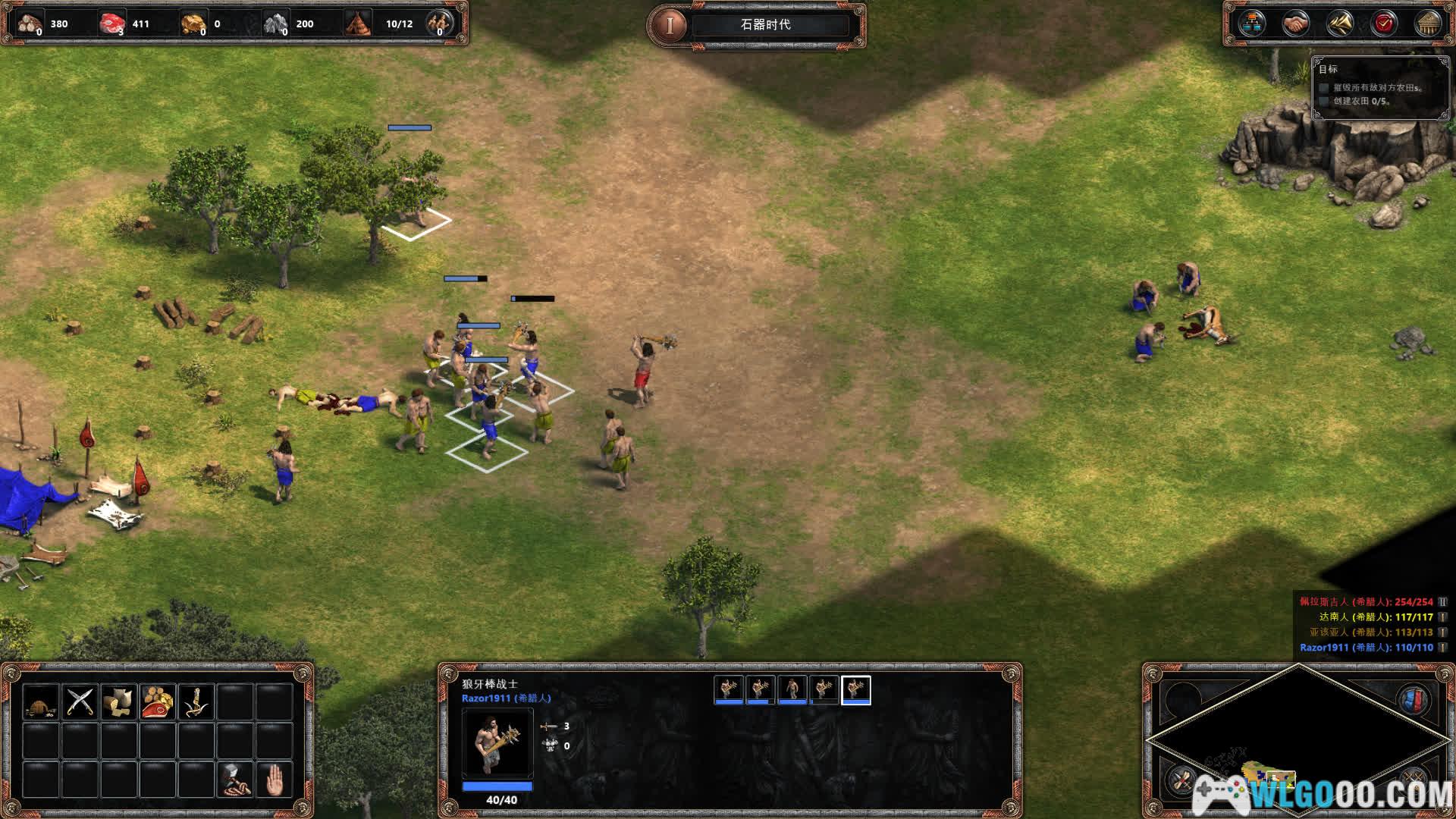Choose the meat and wood resource command
This screenshot has width=1456, height=819.
pos(158,701)
